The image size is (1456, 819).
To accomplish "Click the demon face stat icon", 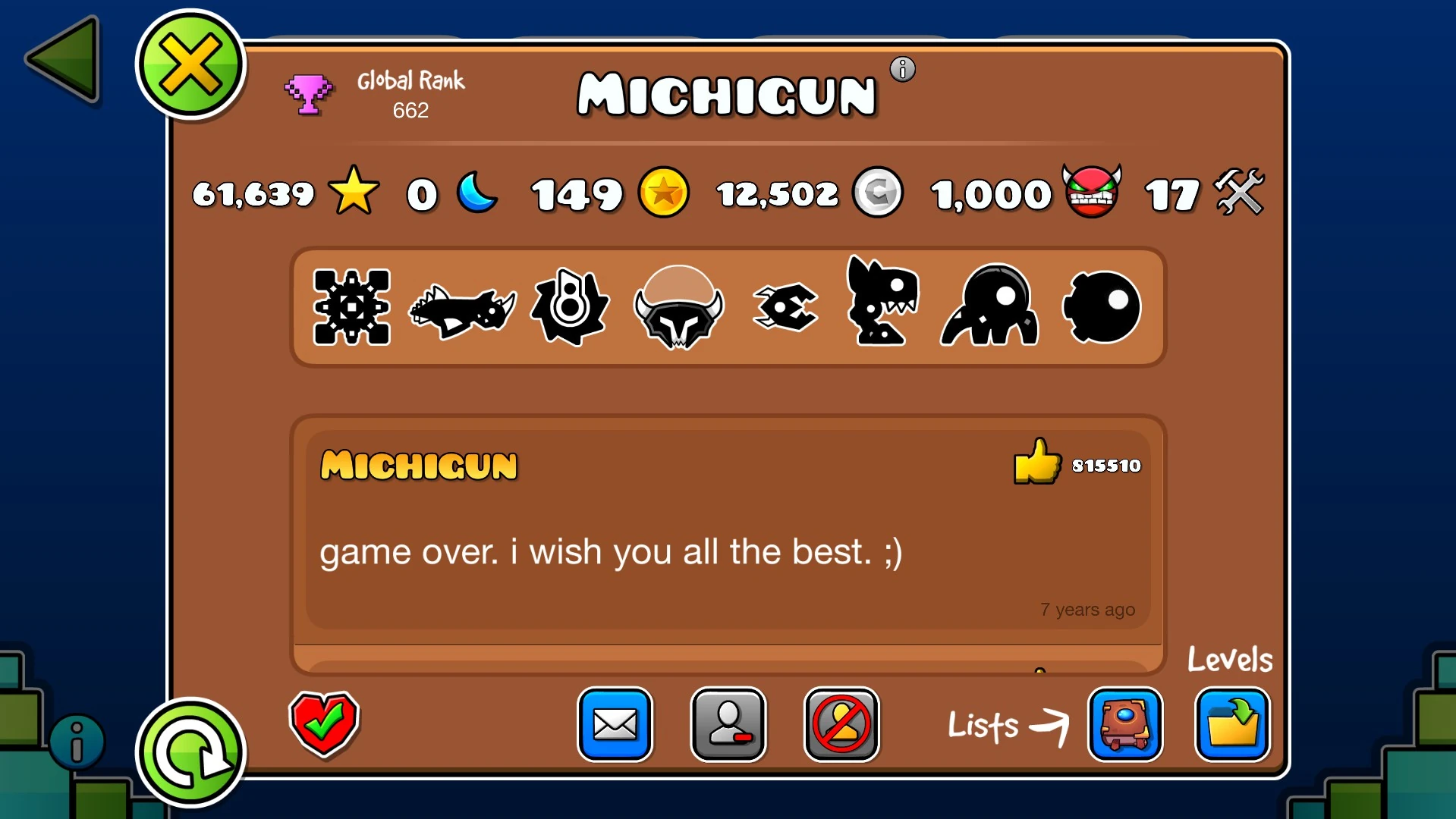I will tap(1090, 194).
